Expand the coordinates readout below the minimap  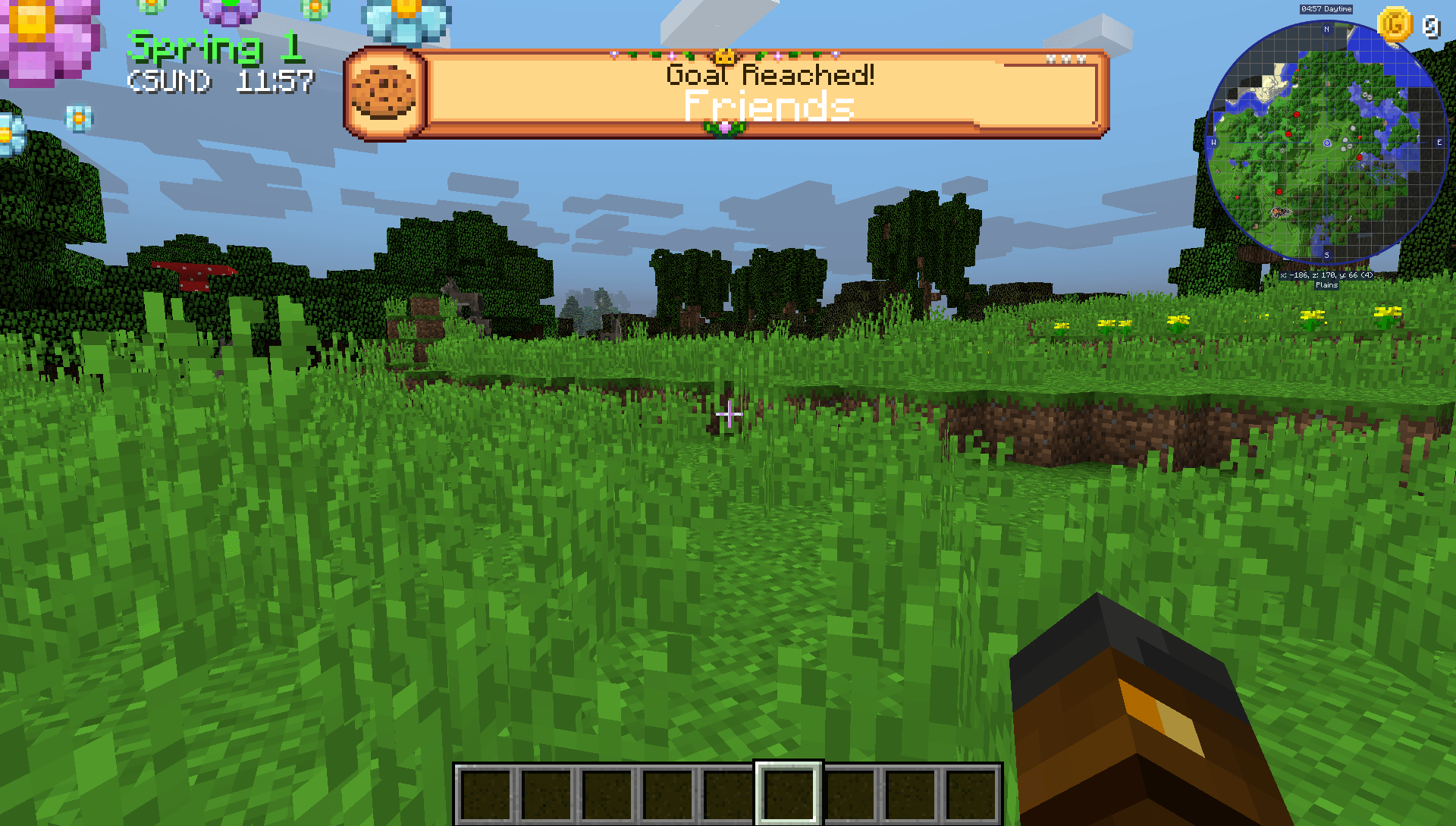[1325, 275]
